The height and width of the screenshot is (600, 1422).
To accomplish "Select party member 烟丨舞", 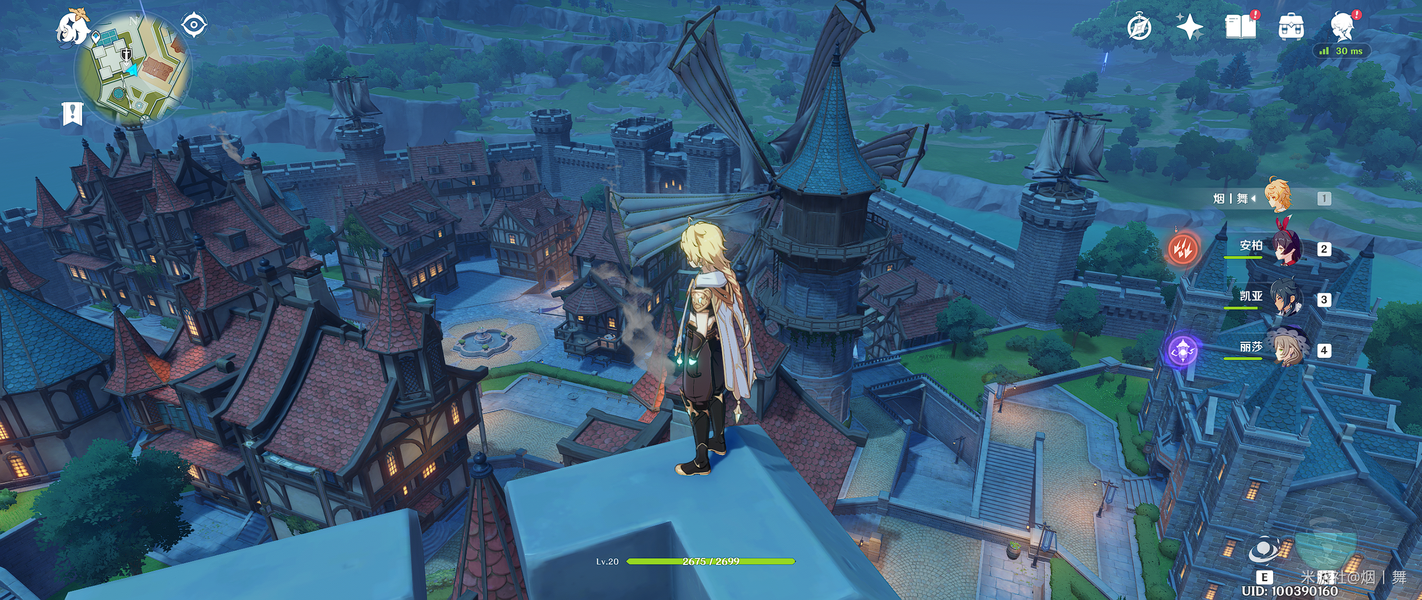I will pos(1277,197).
